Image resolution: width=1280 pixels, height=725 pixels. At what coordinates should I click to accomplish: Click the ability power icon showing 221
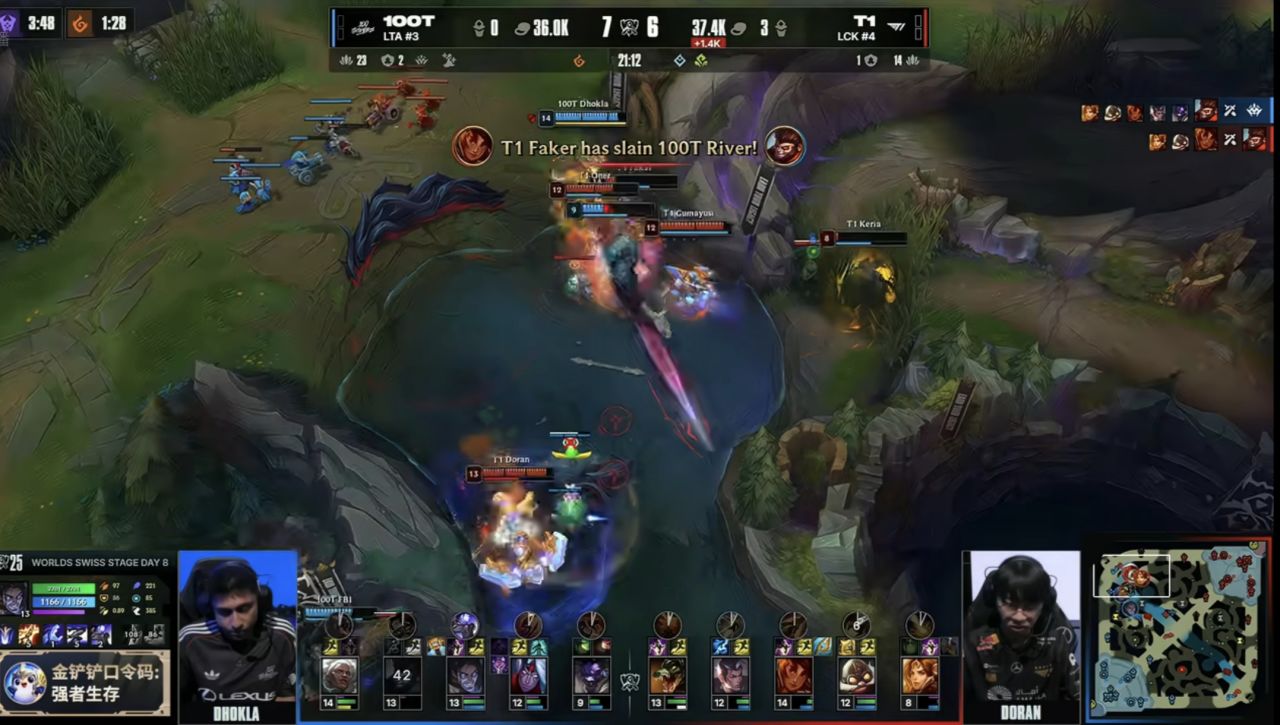click(138, 586)
